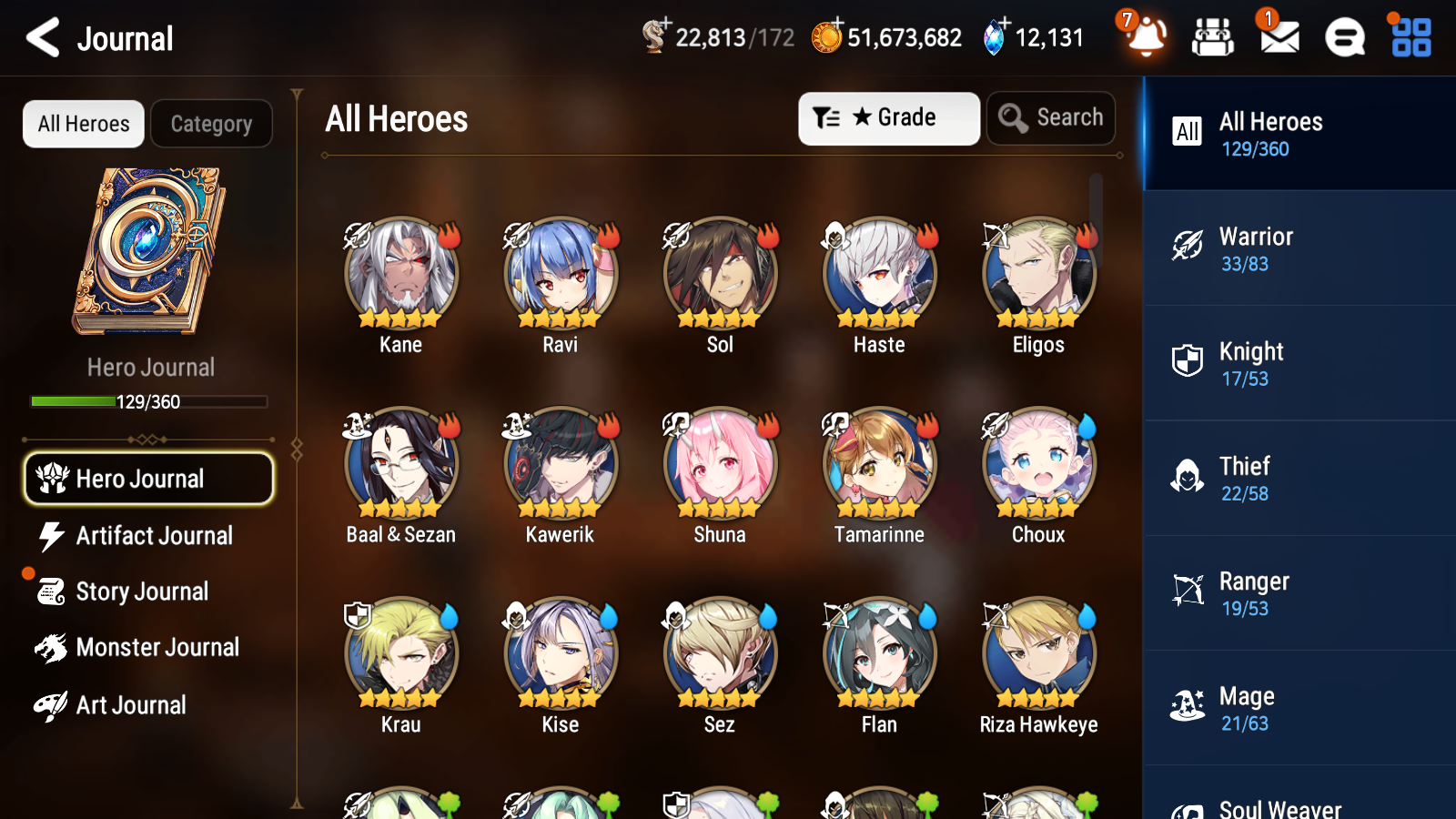Go back using the Journal back arrow
Screen dimensions: 1456x819
[40, 37]
